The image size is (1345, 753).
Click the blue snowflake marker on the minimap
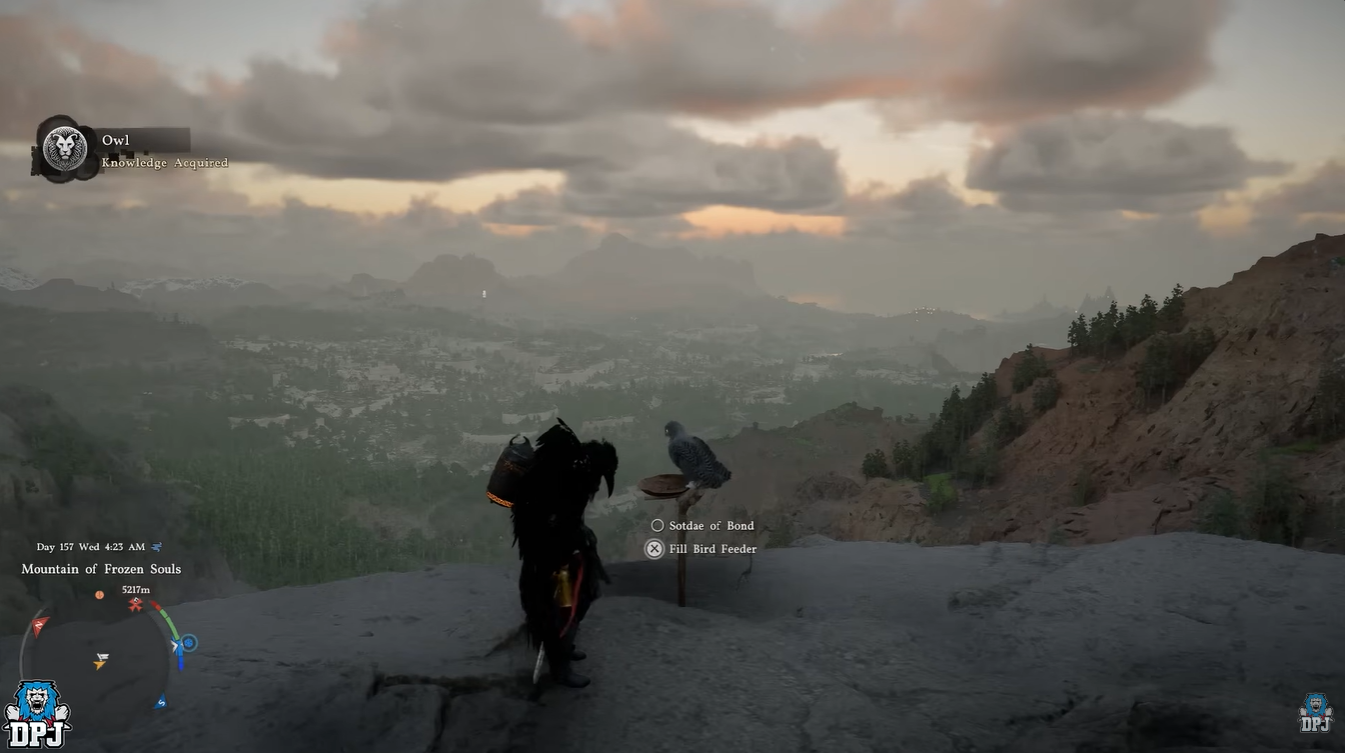tap(189, 643)
